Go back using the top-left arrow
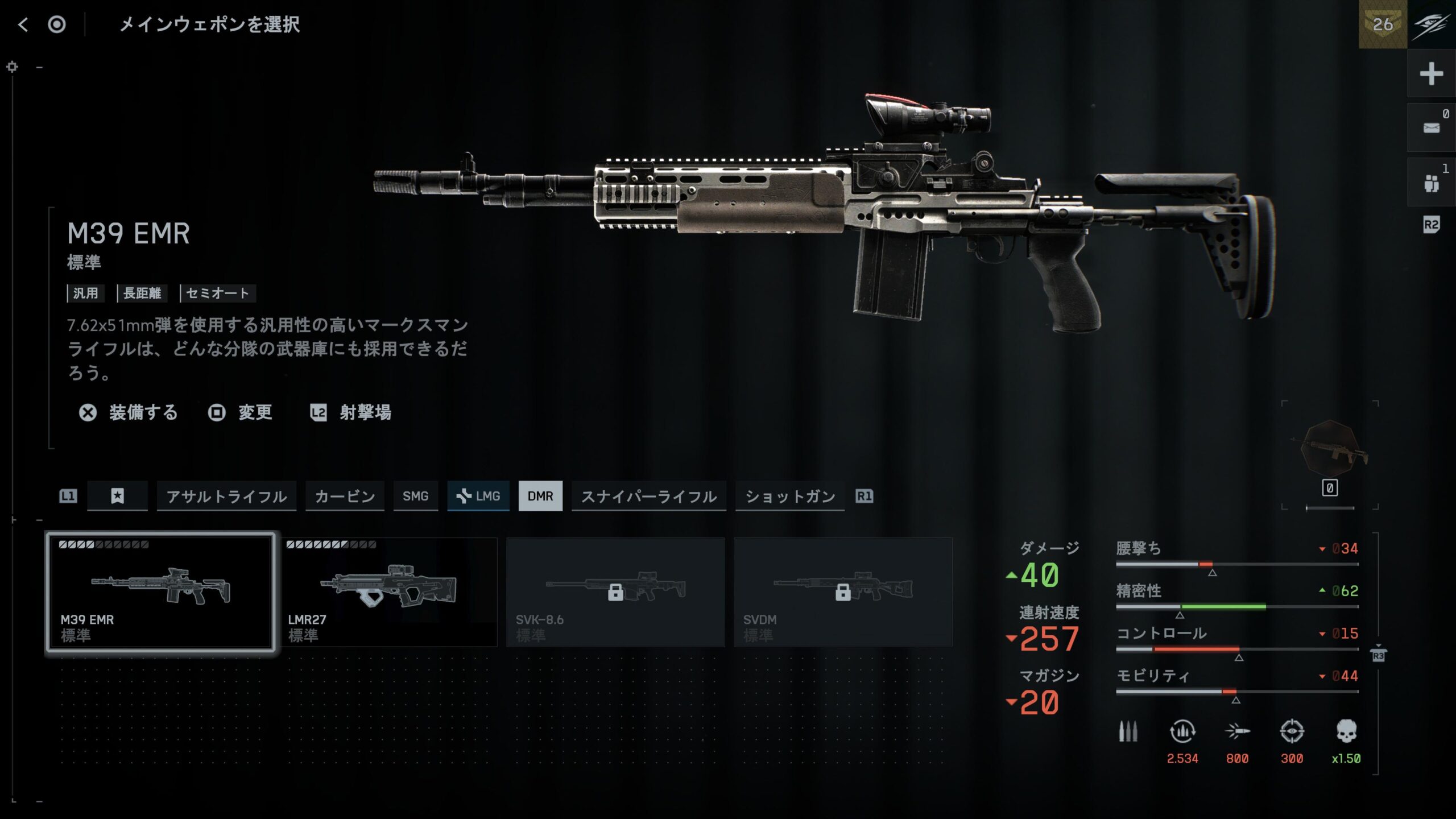 click(23, 24)
